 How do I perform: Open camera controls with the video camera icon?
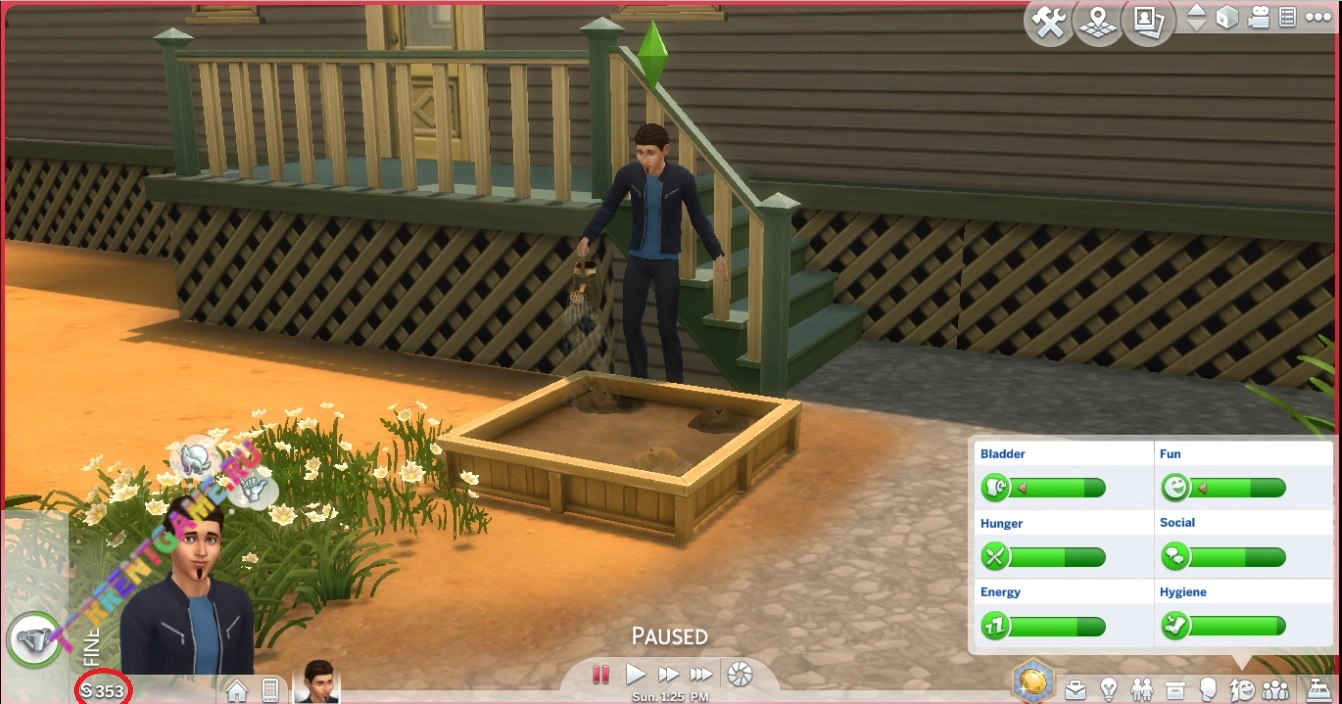(1259, 18)
